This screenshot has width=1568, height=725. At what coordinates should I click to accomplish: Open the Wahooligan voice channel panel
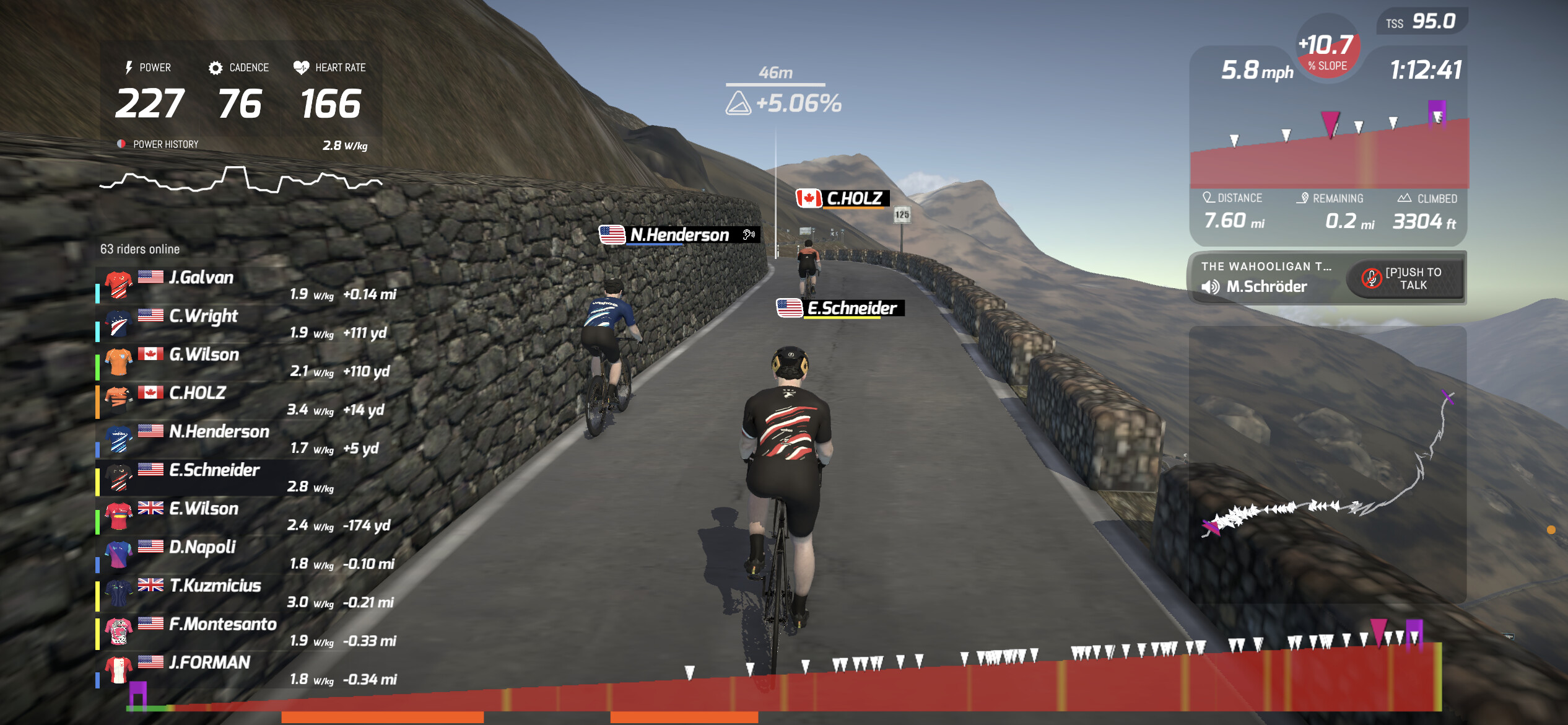pos(1265,278)
